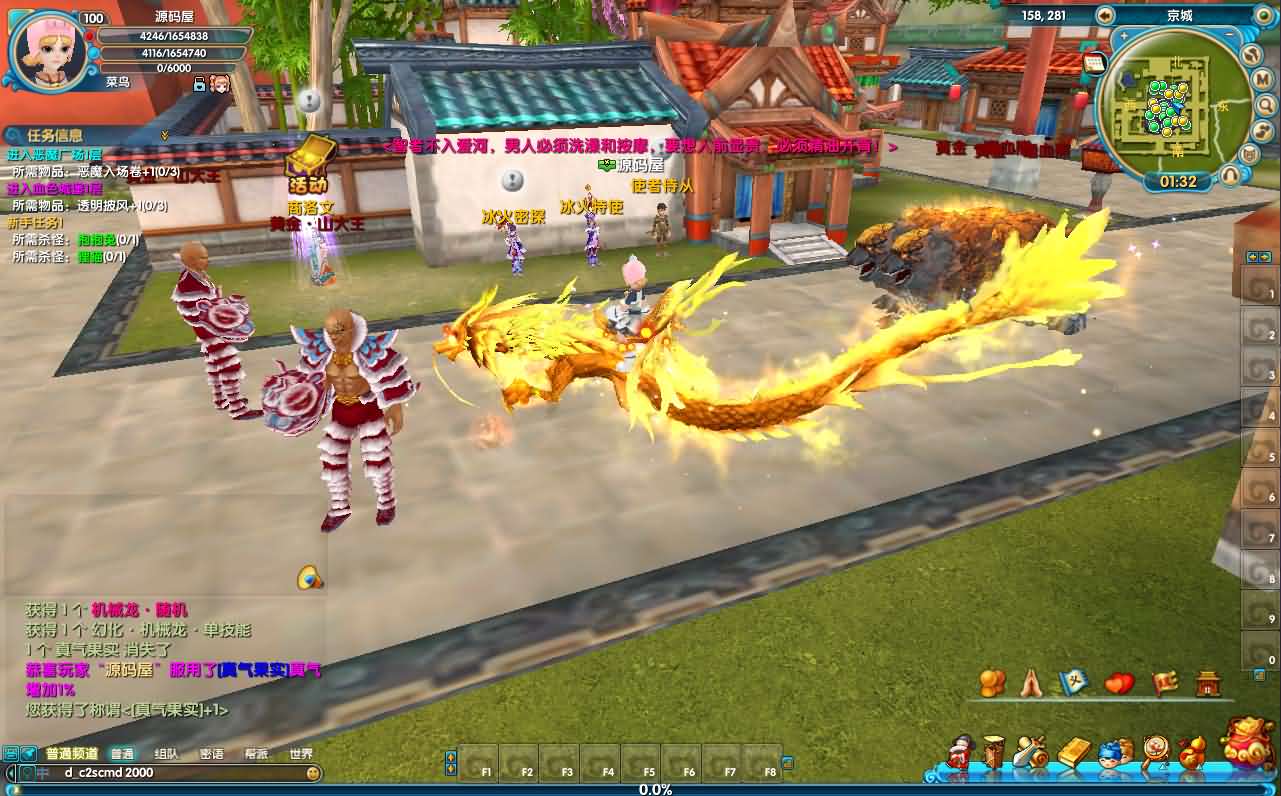Switch to the 世界 chat tab

tap(301, 754)
